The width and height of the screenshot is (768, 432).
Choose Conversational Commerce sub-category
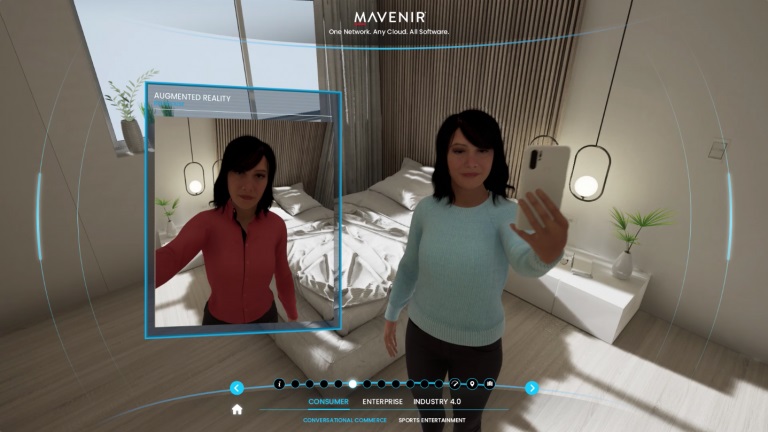(x=345, y=420)
